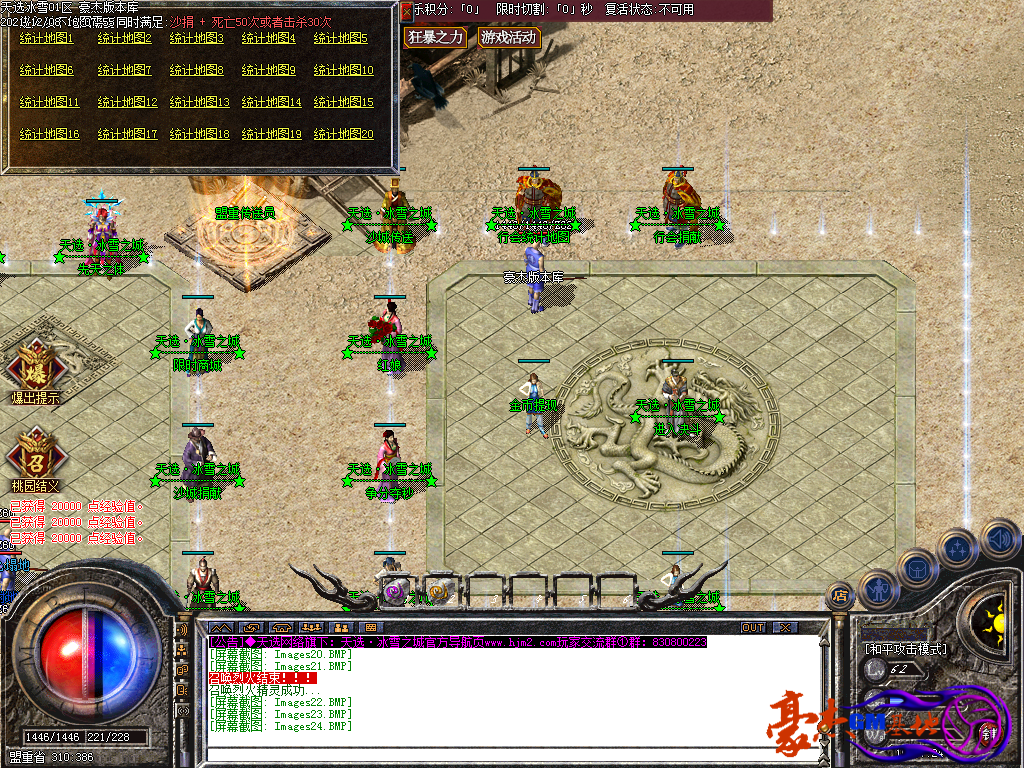Viewport: 1024px width, 768px height.
Task: Select 统计地图8 in the map list
Action: [x=197, y=71]
